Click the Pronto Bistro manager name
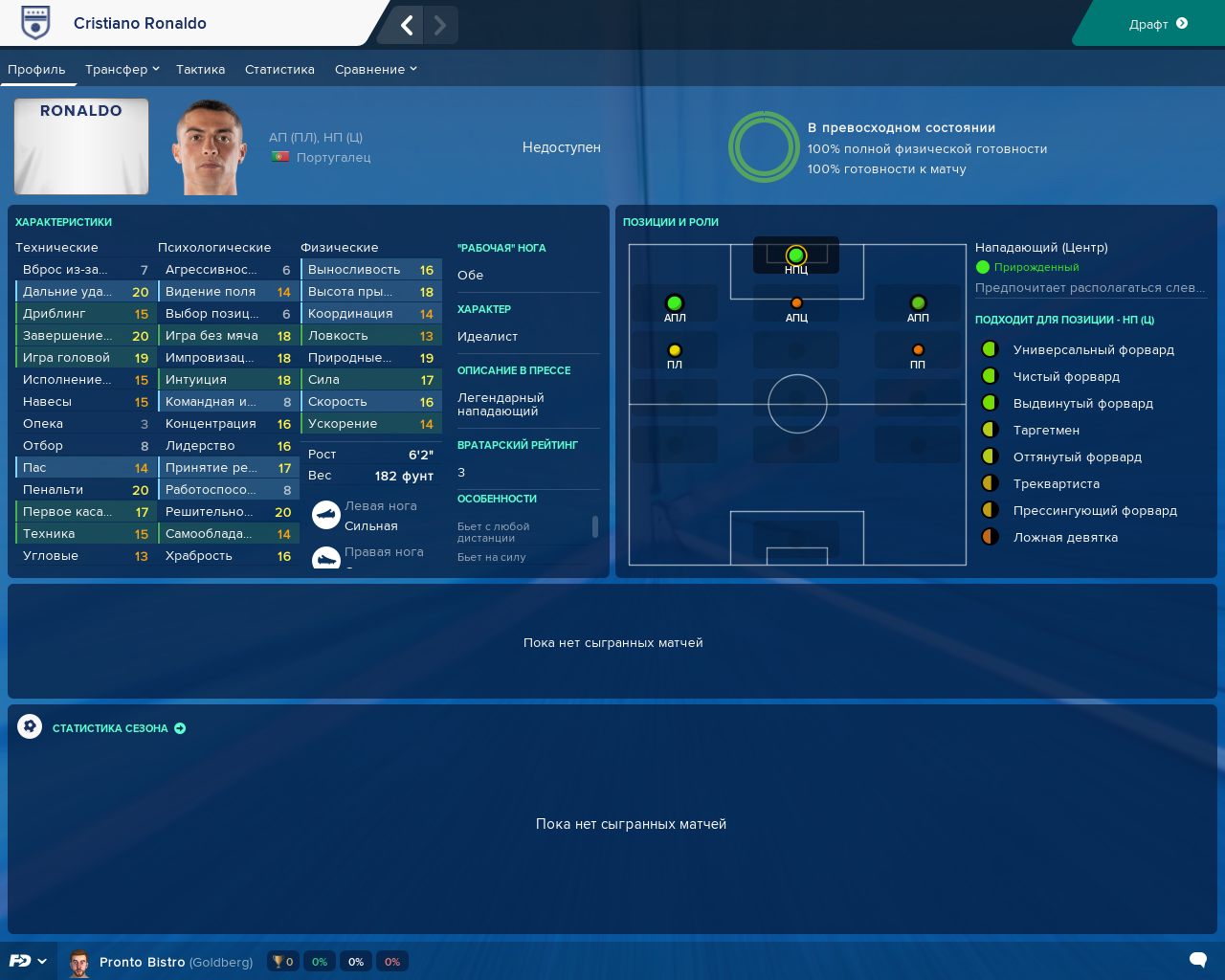 (142, 962)
